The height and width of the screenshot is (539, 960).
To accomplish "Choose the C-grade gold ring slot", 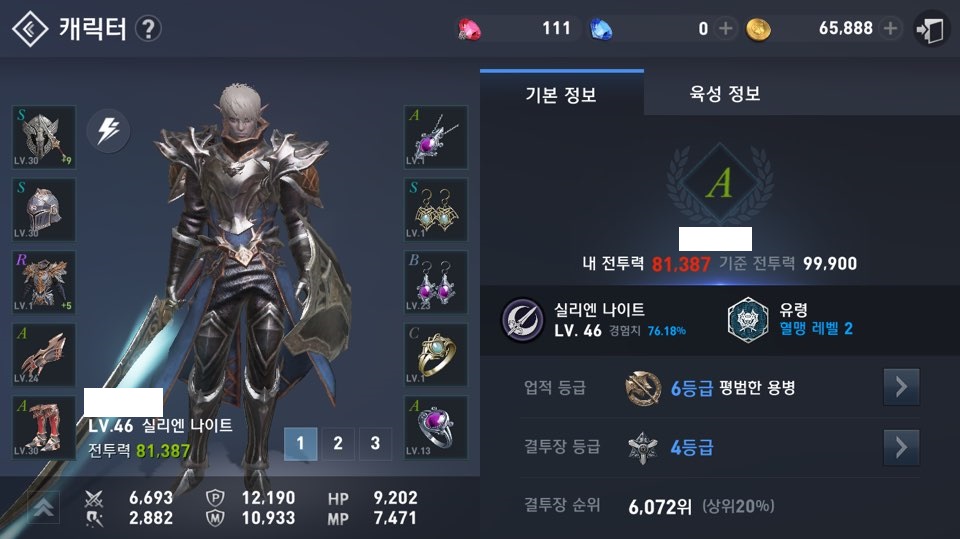I will pyautogui.click(x=436, y=355).
